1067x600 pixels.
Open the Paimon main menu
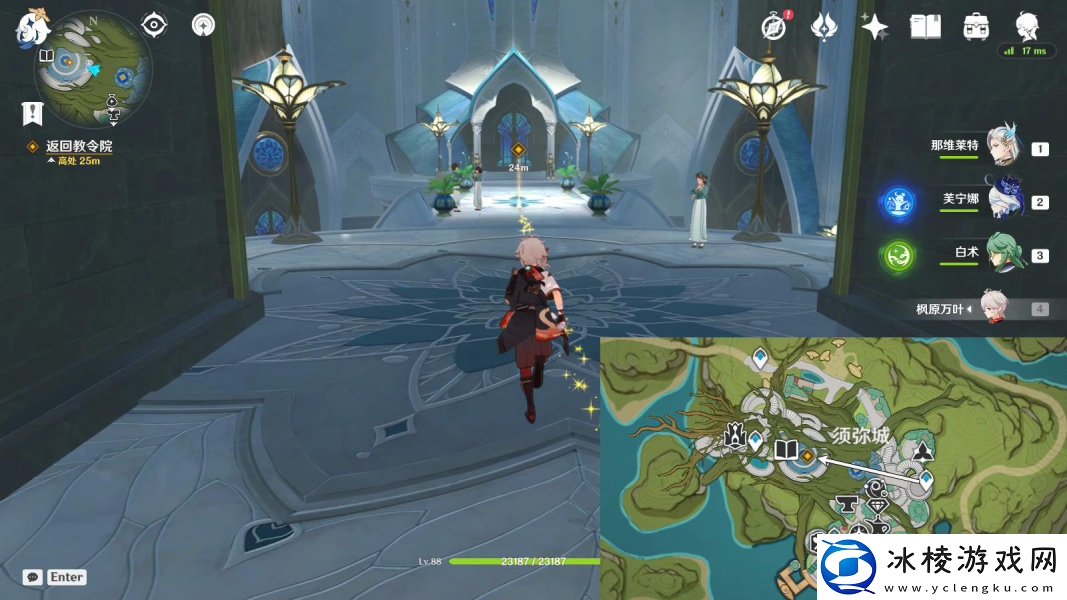tap(33, 27)
